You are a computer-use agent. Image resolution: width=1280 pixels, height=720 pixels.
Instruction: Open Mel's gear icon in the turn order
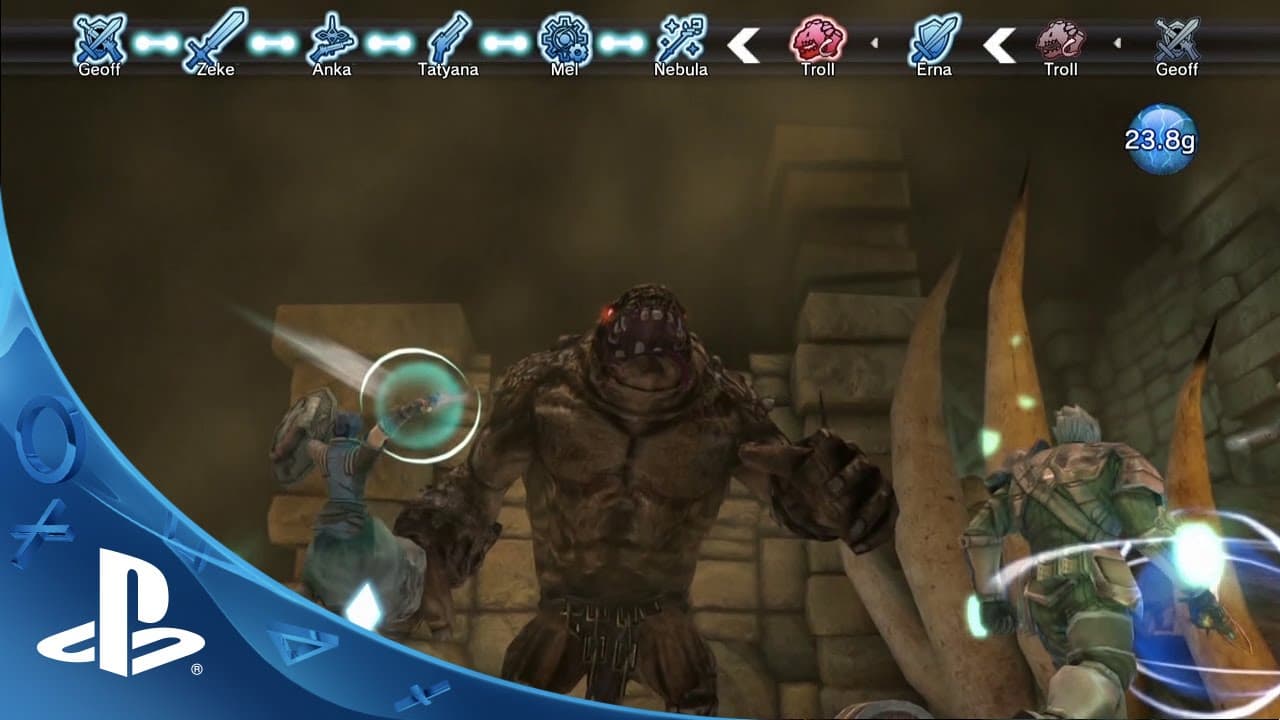coord(565,40)
